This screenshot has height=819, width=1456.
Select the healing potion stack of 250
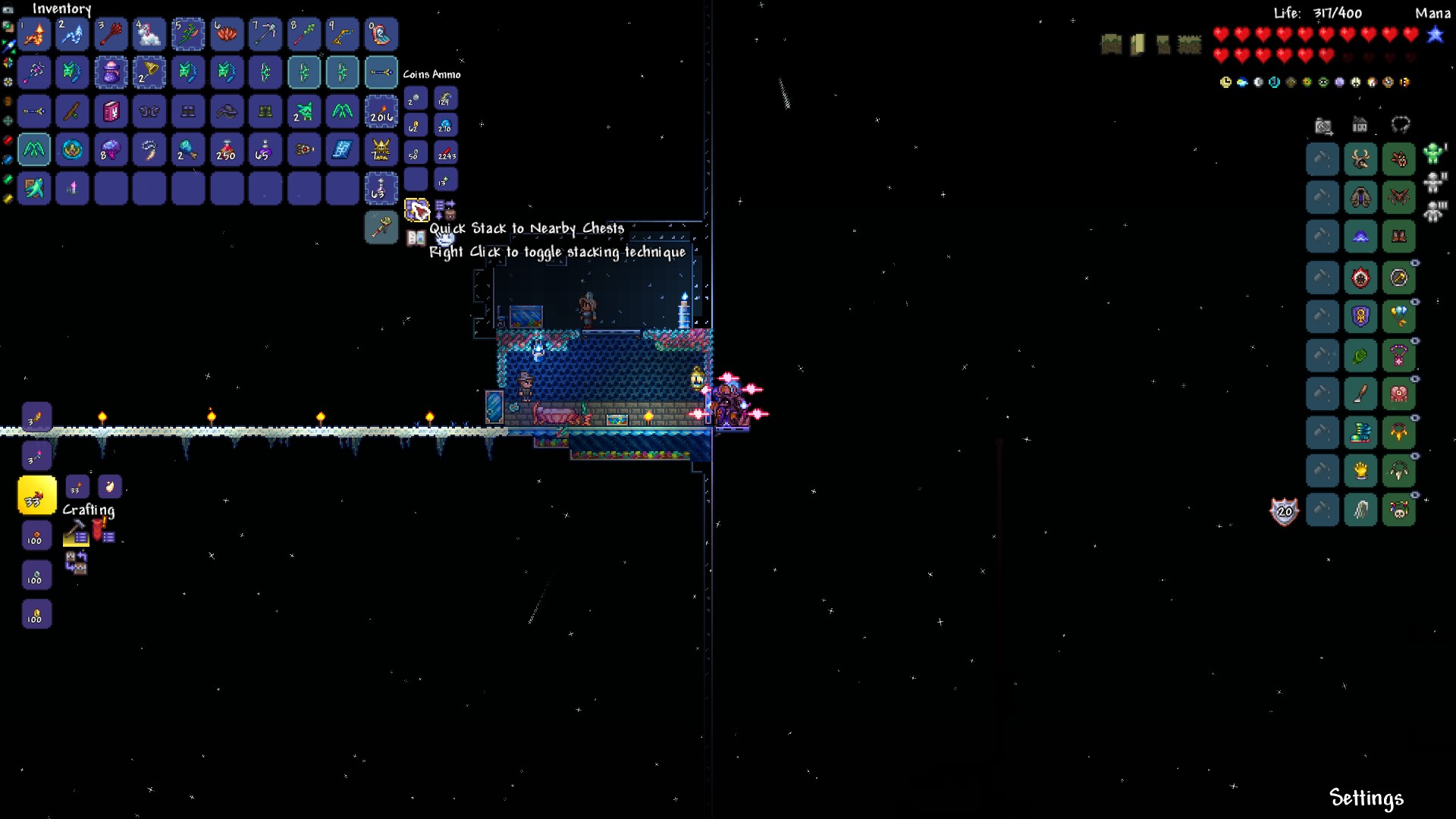coord(227,150)
